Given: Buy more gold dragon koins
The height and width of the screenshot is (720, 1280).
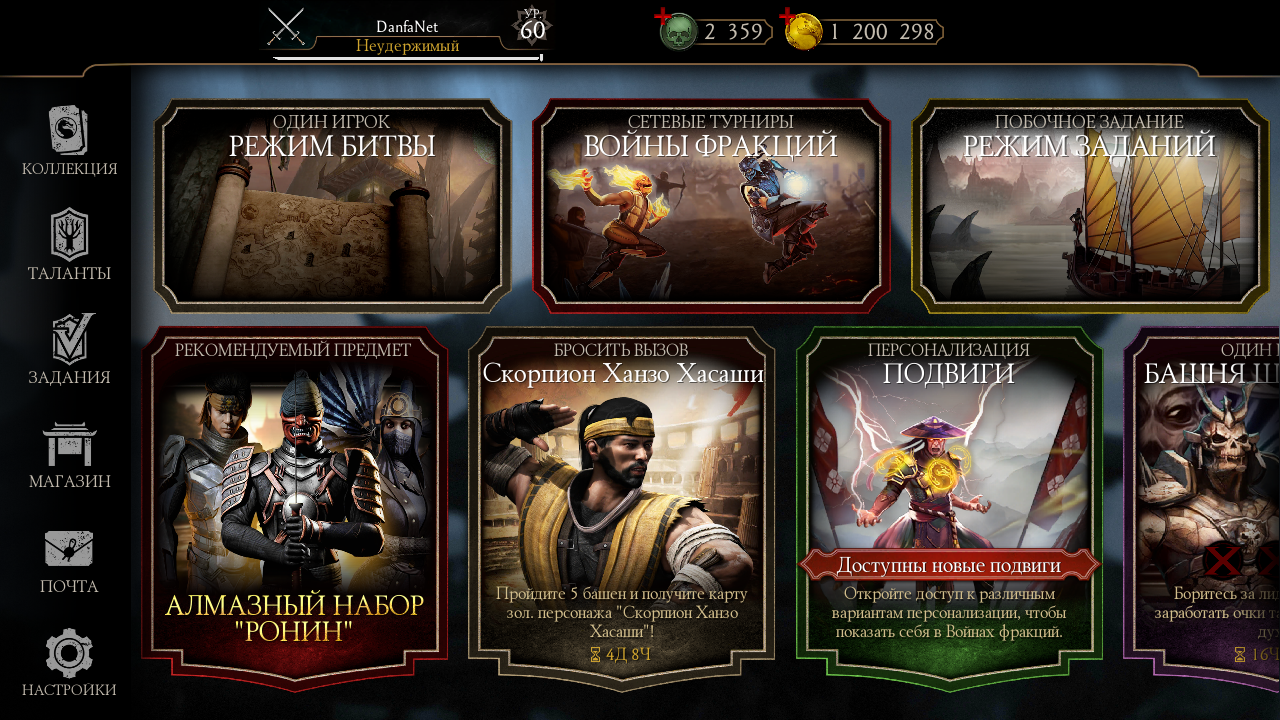Looking at the screenshot, I should (802, 31).
